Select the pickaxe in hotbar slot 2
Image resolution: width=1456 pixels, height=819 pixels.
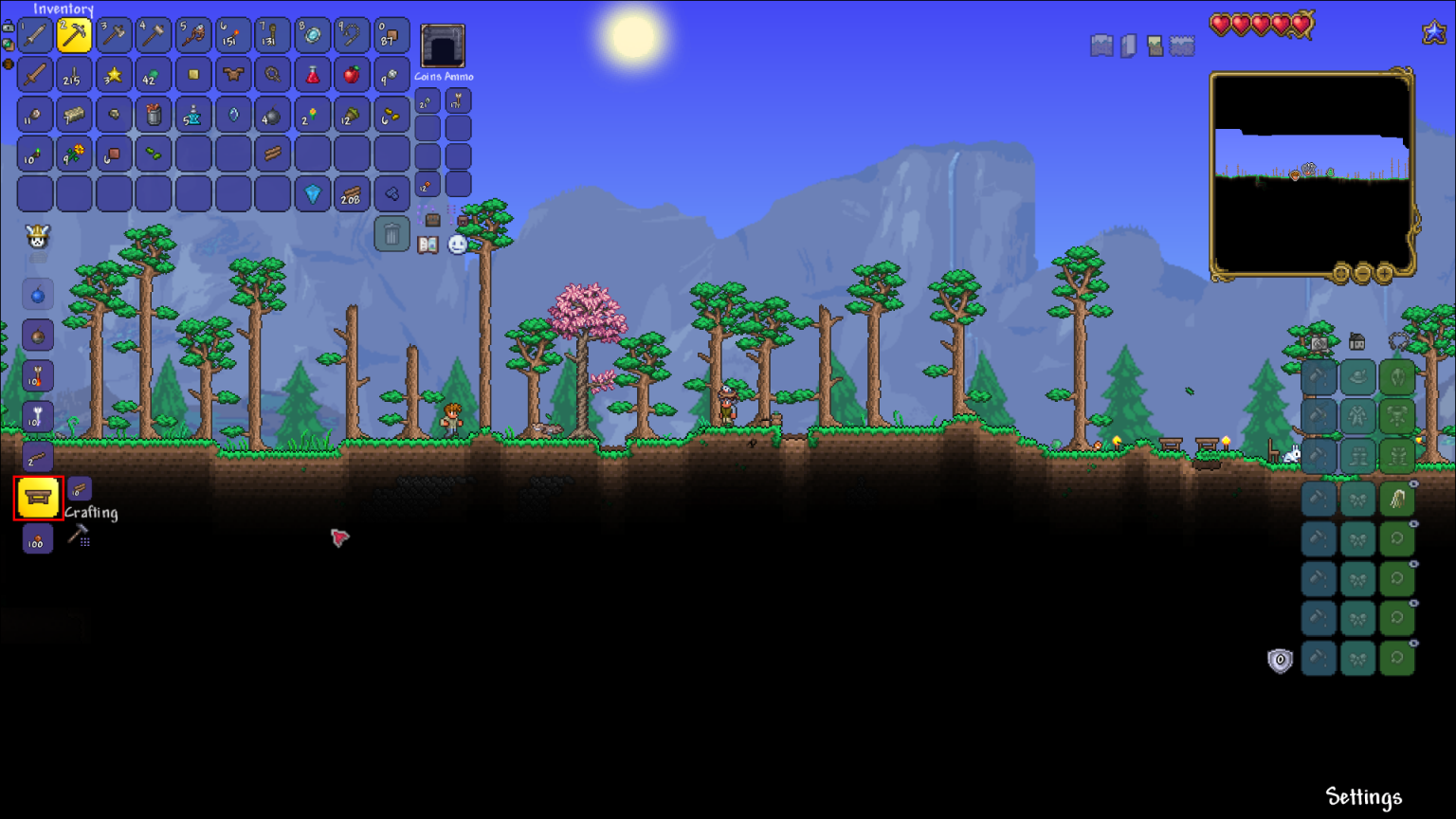click(x=74, y=35)
